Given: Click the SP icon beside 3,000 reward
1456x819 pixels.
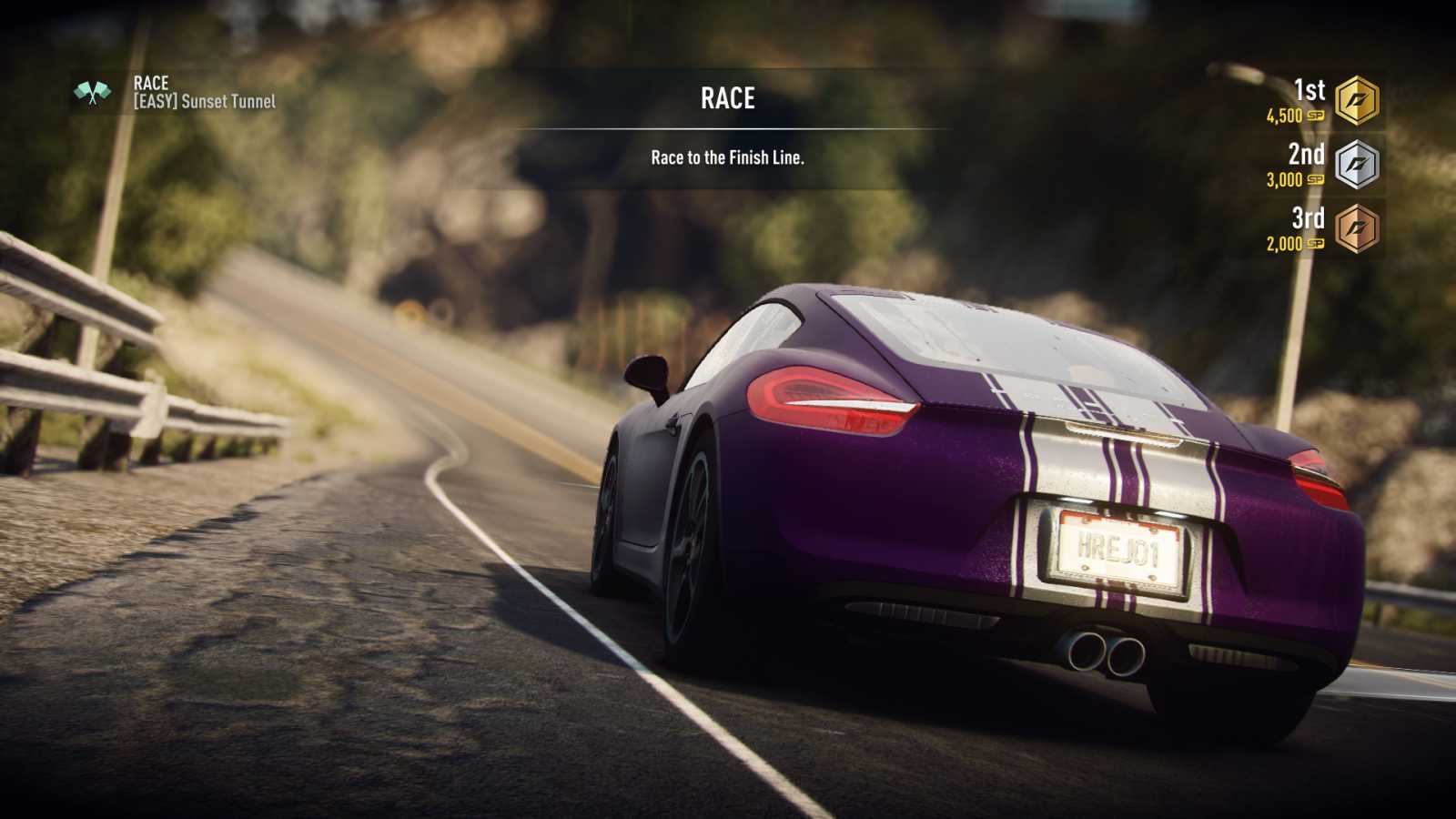Looking at the screenshot, I should [1314, 181].
